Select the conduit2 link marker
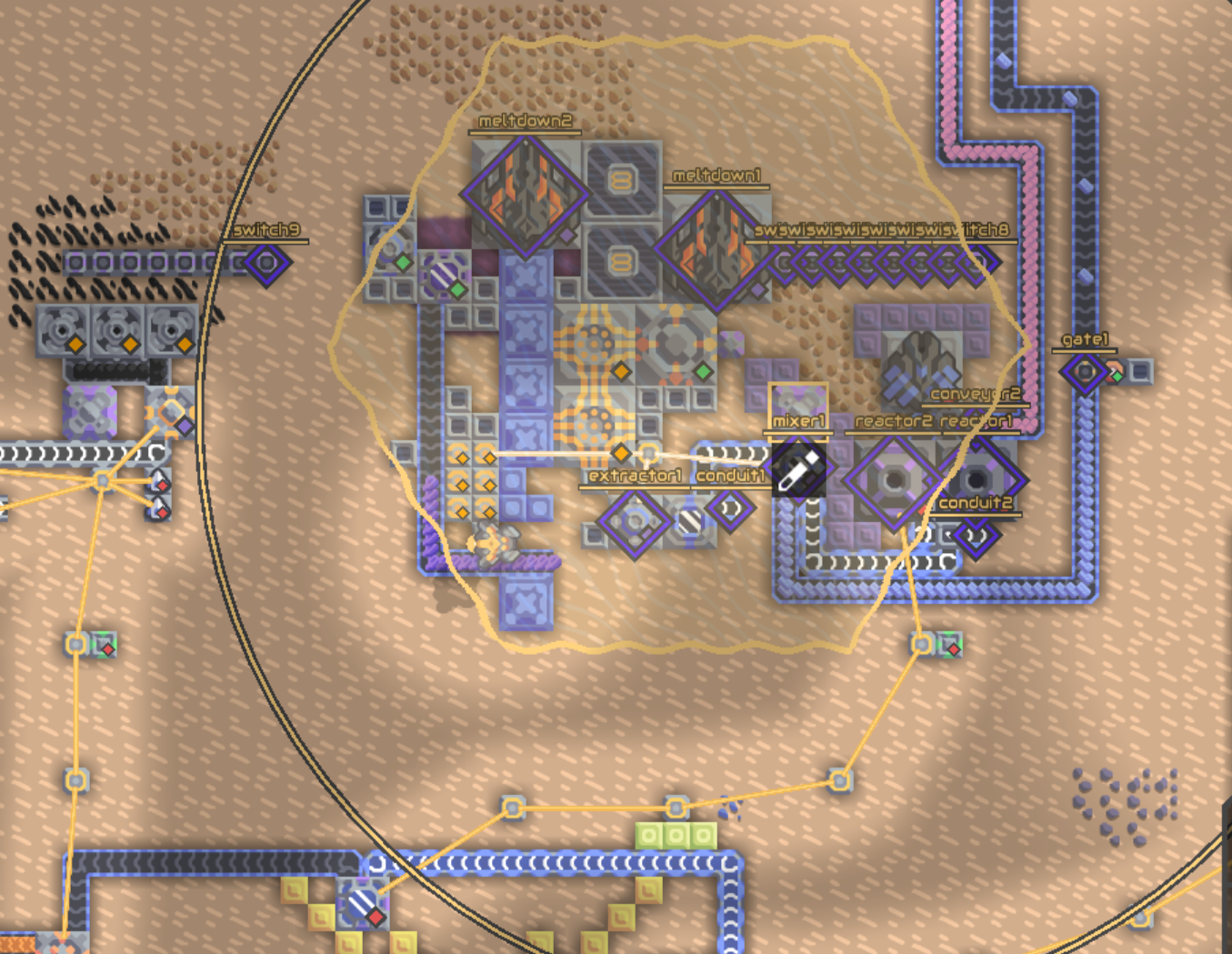Viewport: 1232px width, 954px height. point(976,537)
